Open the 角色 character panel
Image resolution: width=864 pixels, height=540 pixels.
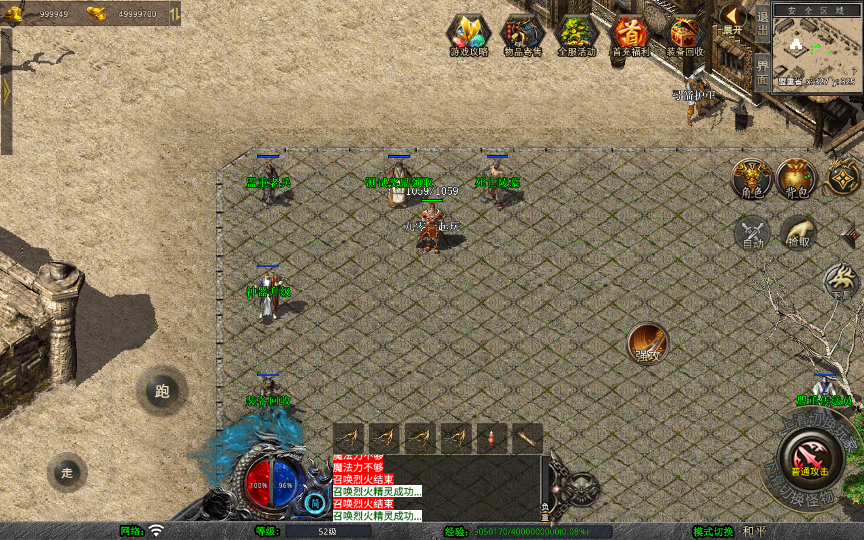(x=750, y=178)
